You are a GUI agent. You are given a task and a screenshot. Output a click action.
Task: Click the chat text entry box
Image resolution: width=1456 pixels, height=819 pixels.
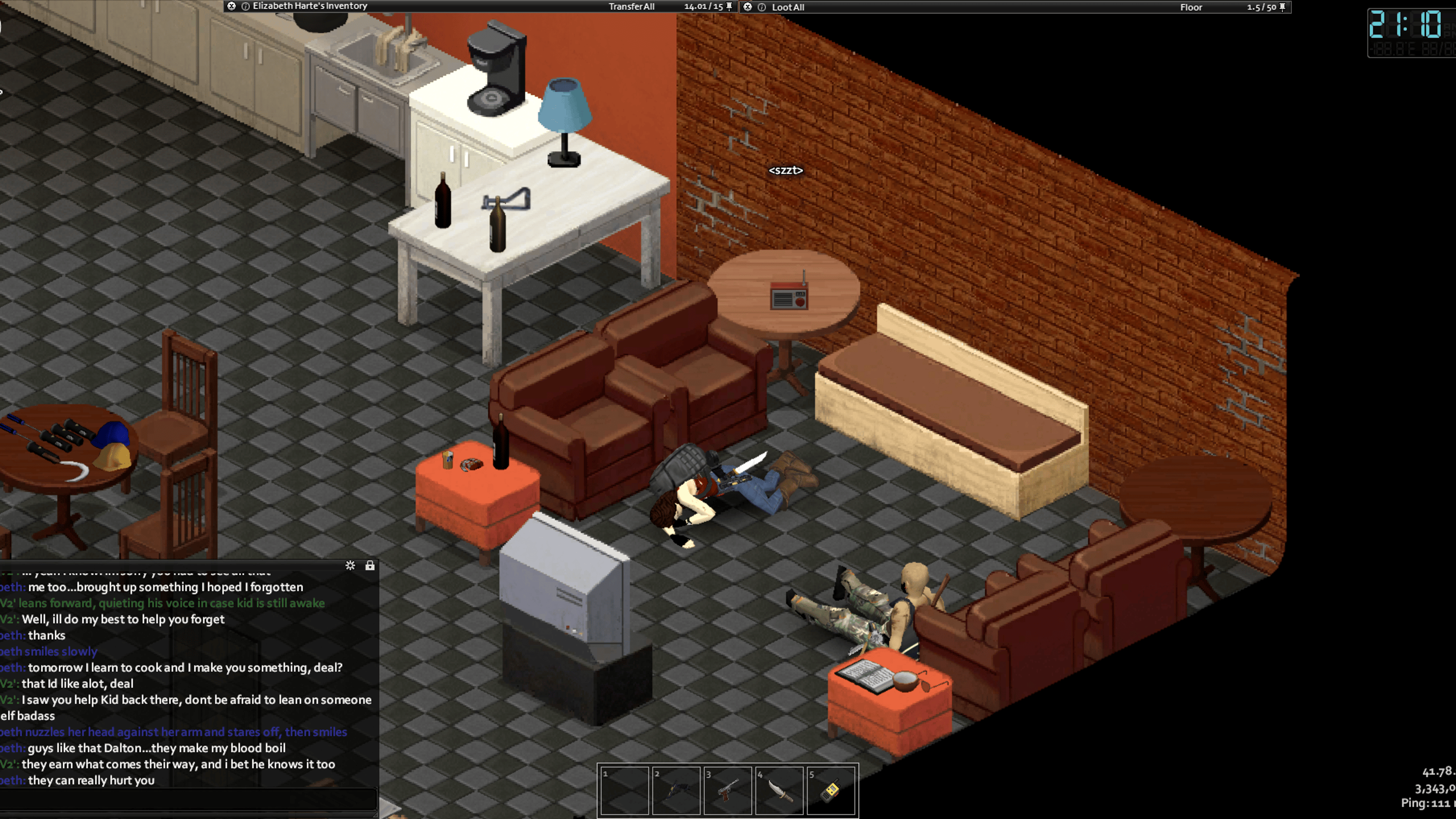tap(188, 800)
